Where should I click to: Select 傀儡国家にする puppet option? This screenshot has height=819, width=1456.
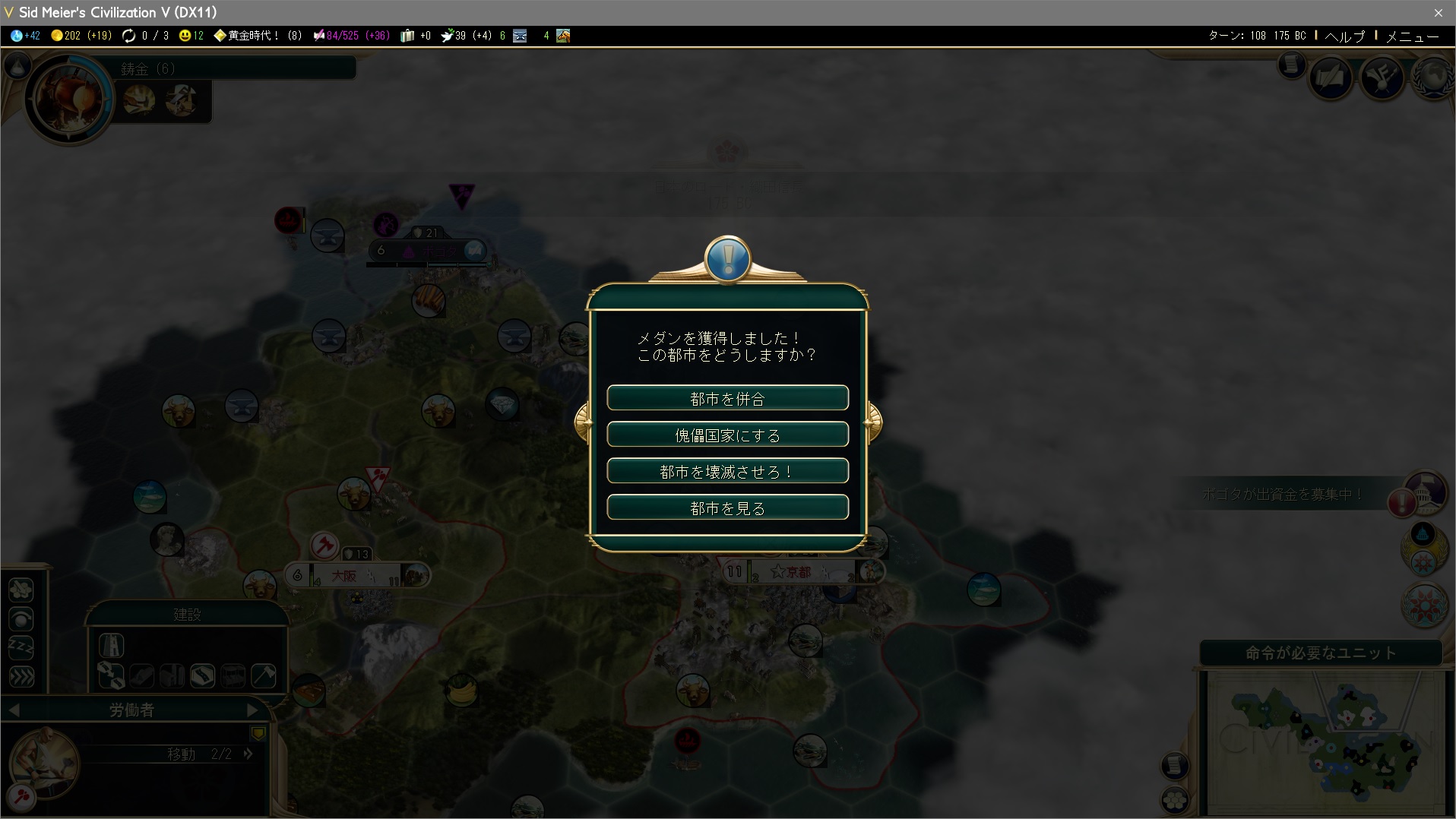(x=727, y=435)
